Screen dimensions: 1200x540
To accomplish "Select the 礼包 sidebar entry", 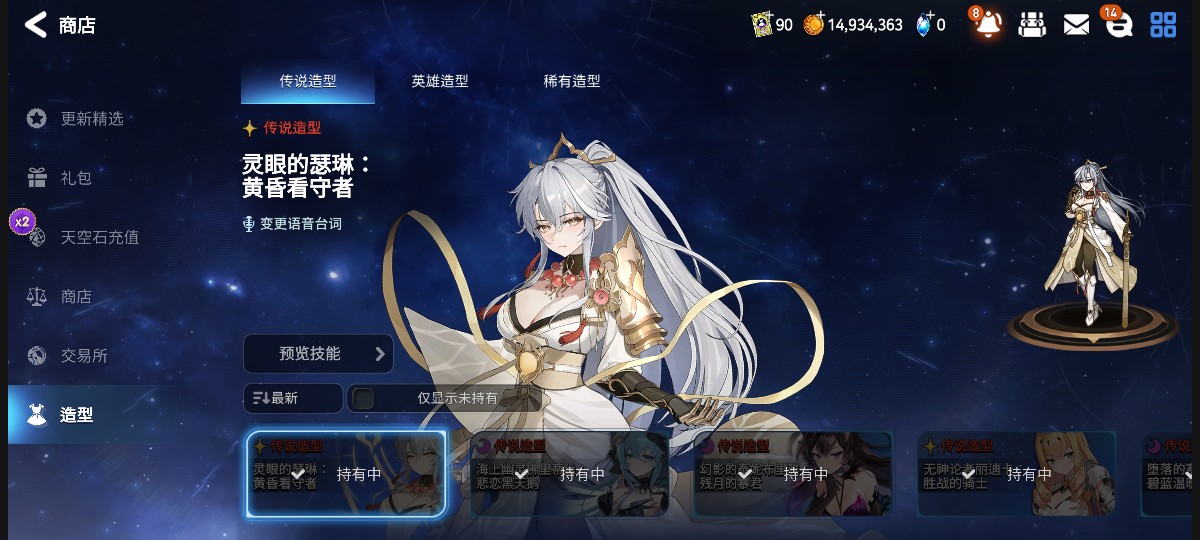I will (x=76, y=178).
